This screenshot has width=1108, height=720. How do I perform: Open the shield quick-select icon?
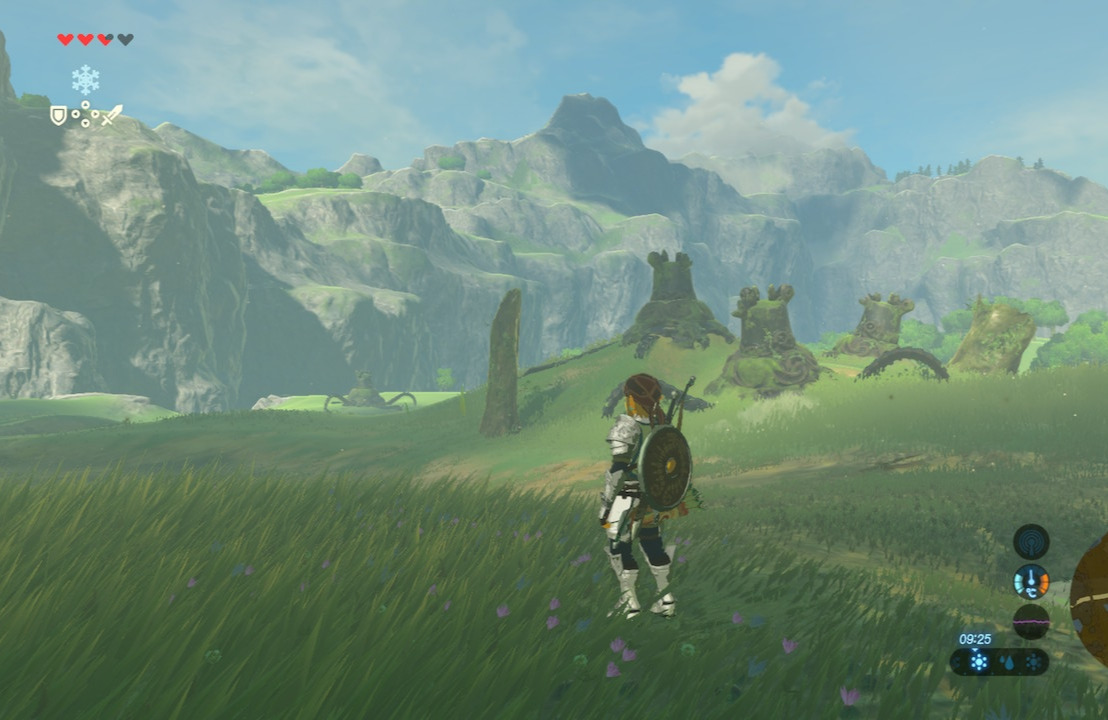(x=59, y=116)
